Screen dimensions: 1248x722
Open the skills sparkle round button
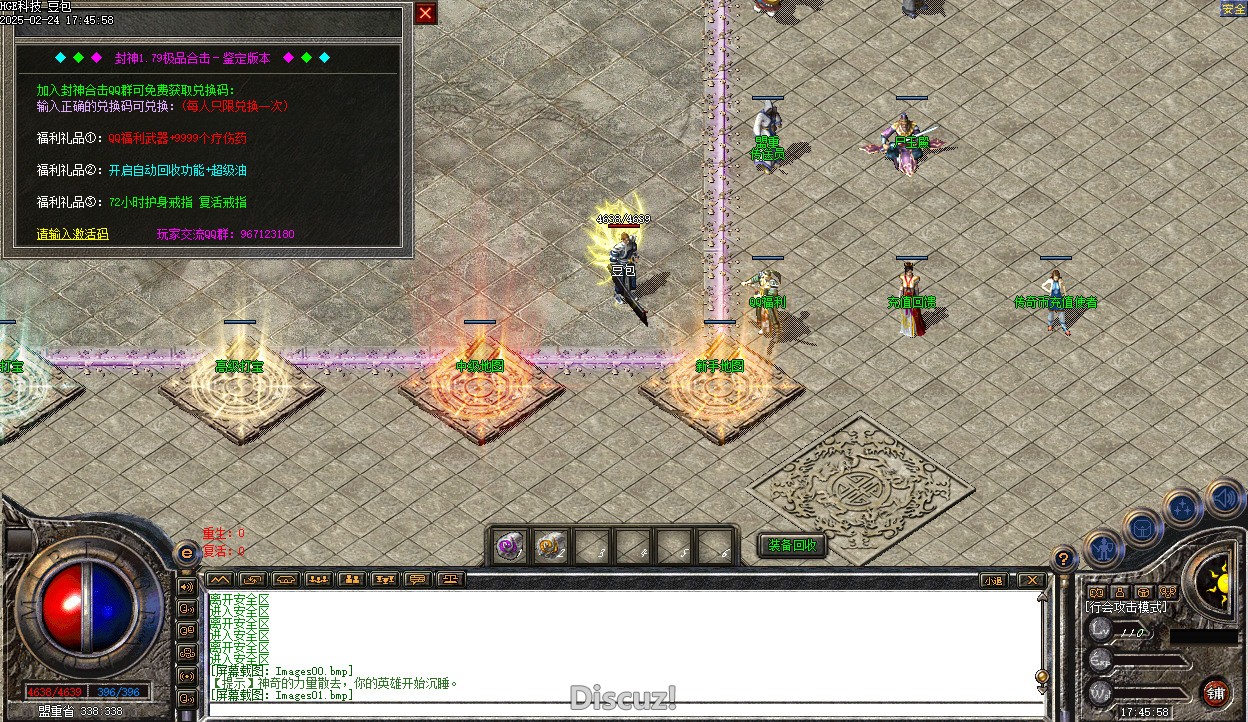click(1184, 509)
